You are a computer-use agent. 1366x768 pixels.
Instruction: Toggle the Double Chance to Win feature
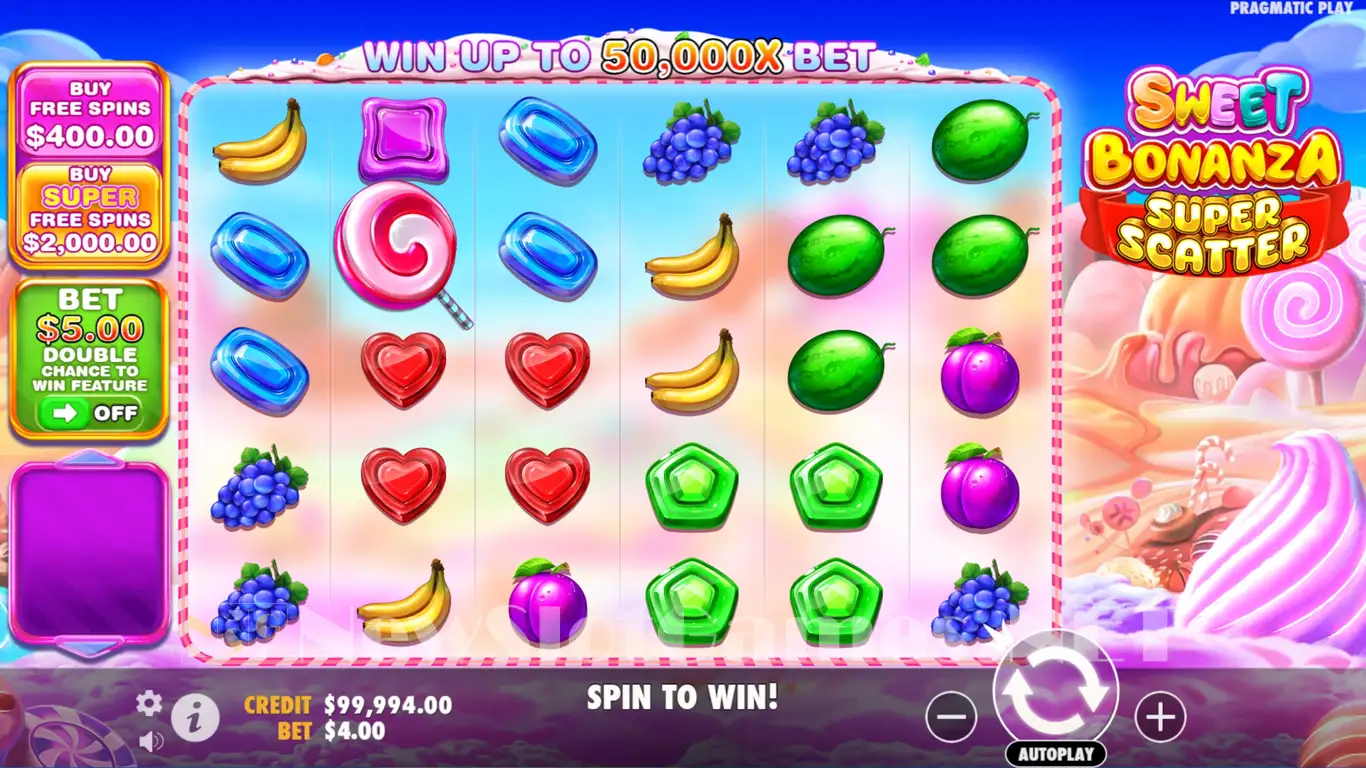90,413
